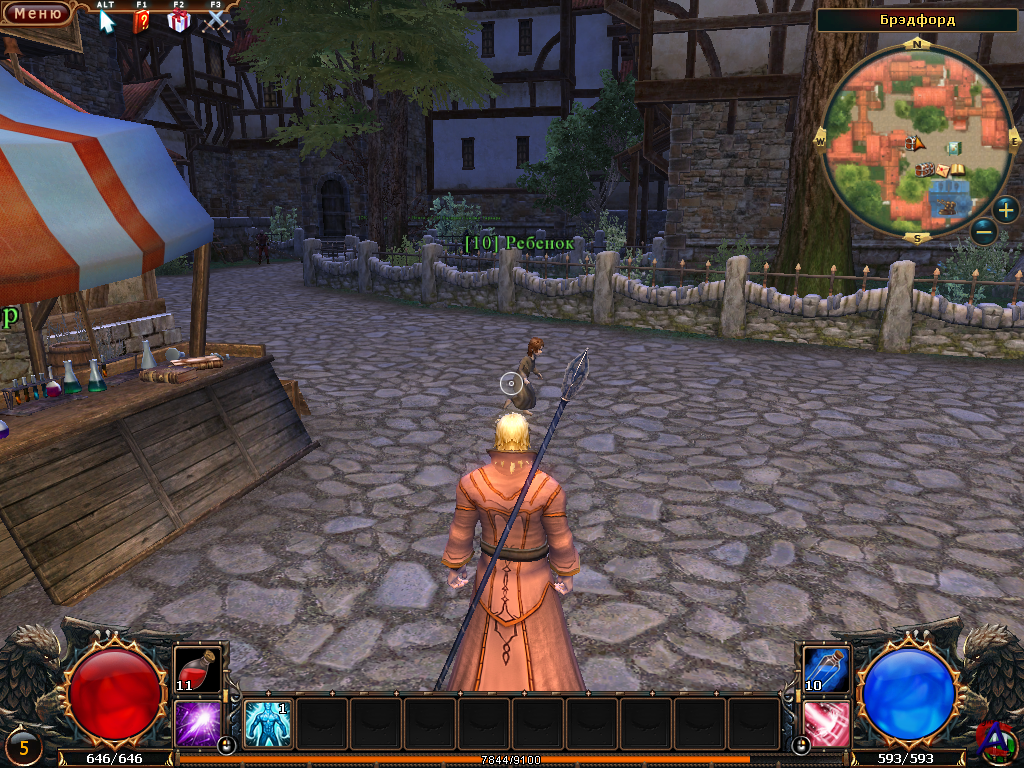Toggle the ALT cursor mode icon
Image resolution: width=1024 pixels, height=768 pixels.
[106, 21]
